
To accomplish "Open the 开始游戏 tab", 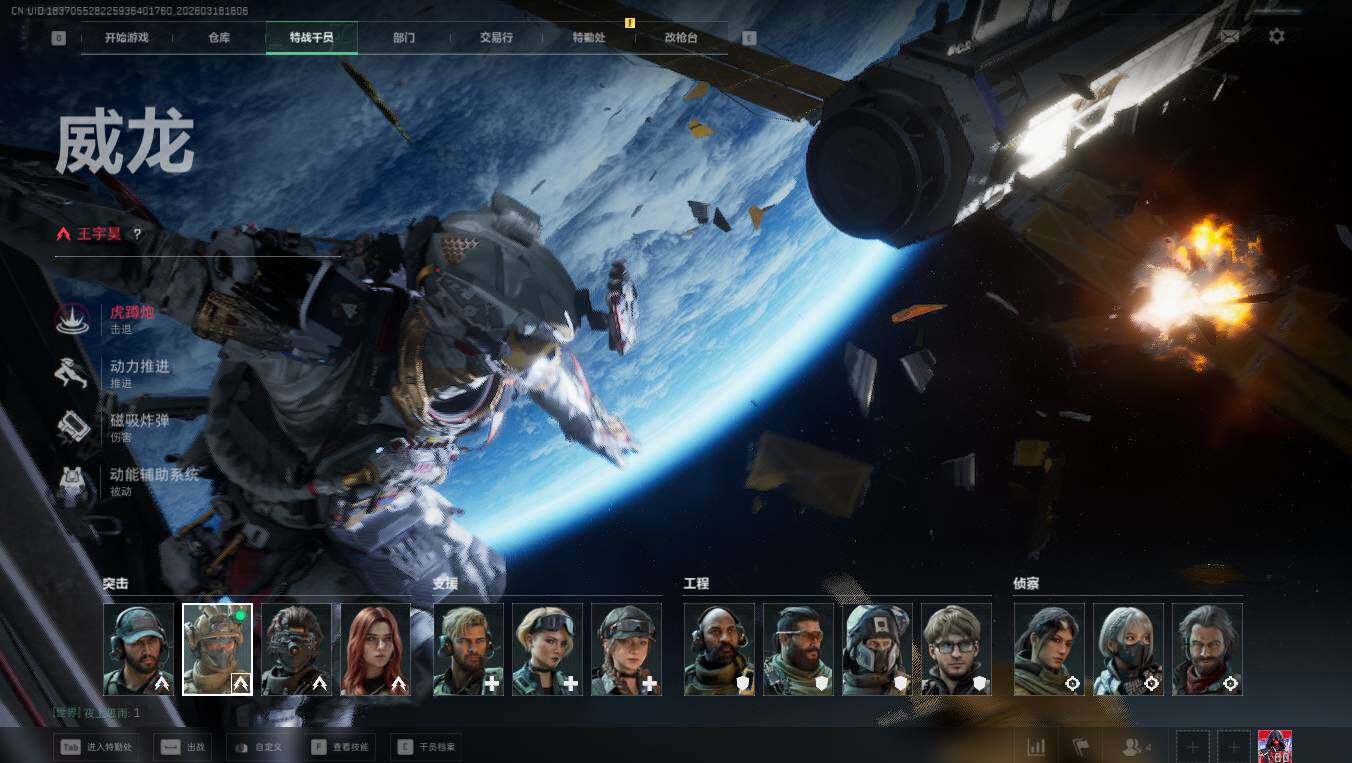I will pyautogui.click(x=126, y=38).
